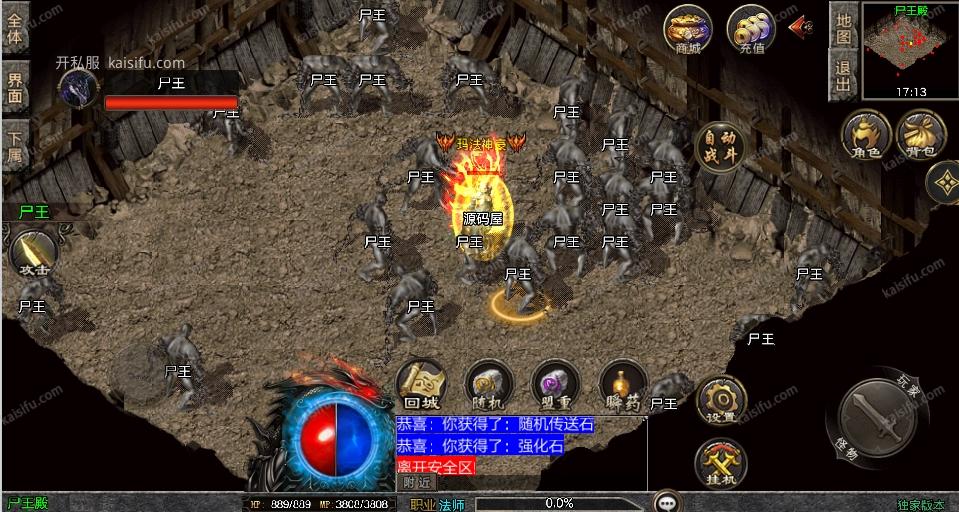Open the 商城 shop
The width and height of the screenshot is (959, 512).
coord(689,31)
